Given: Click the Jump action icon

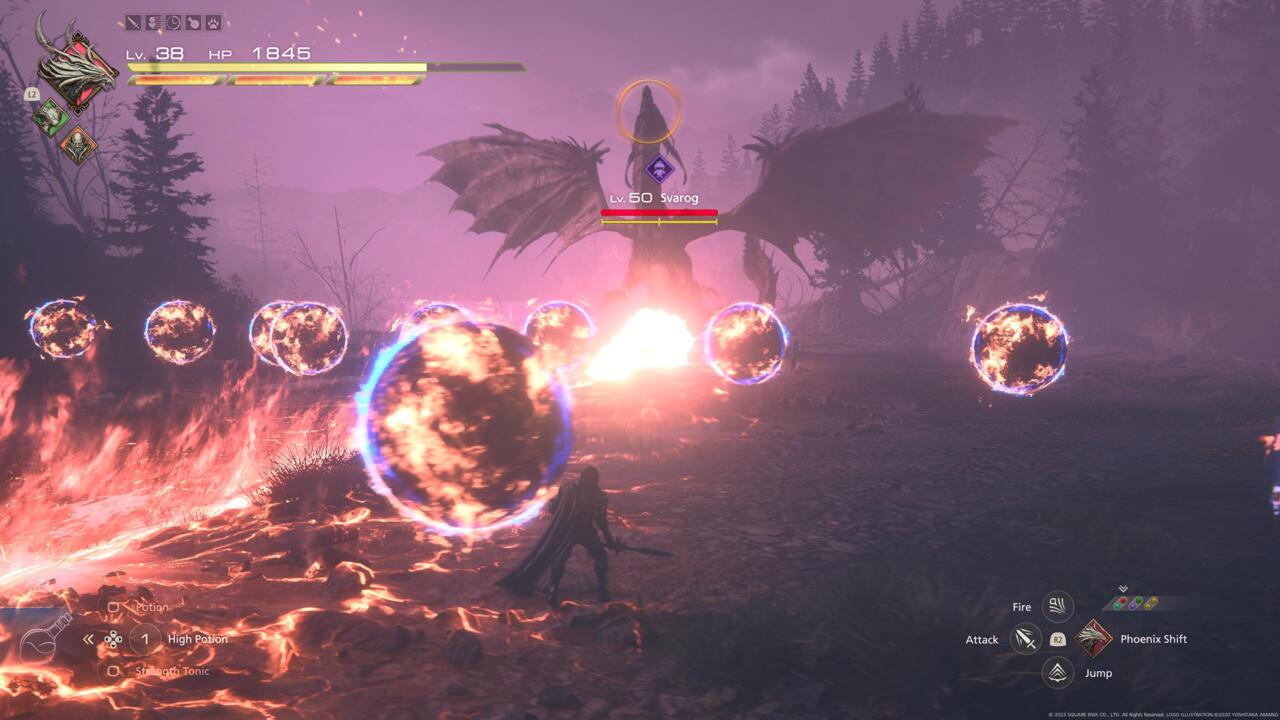Looking at the screenshot, I should (x=1057, y=672).
